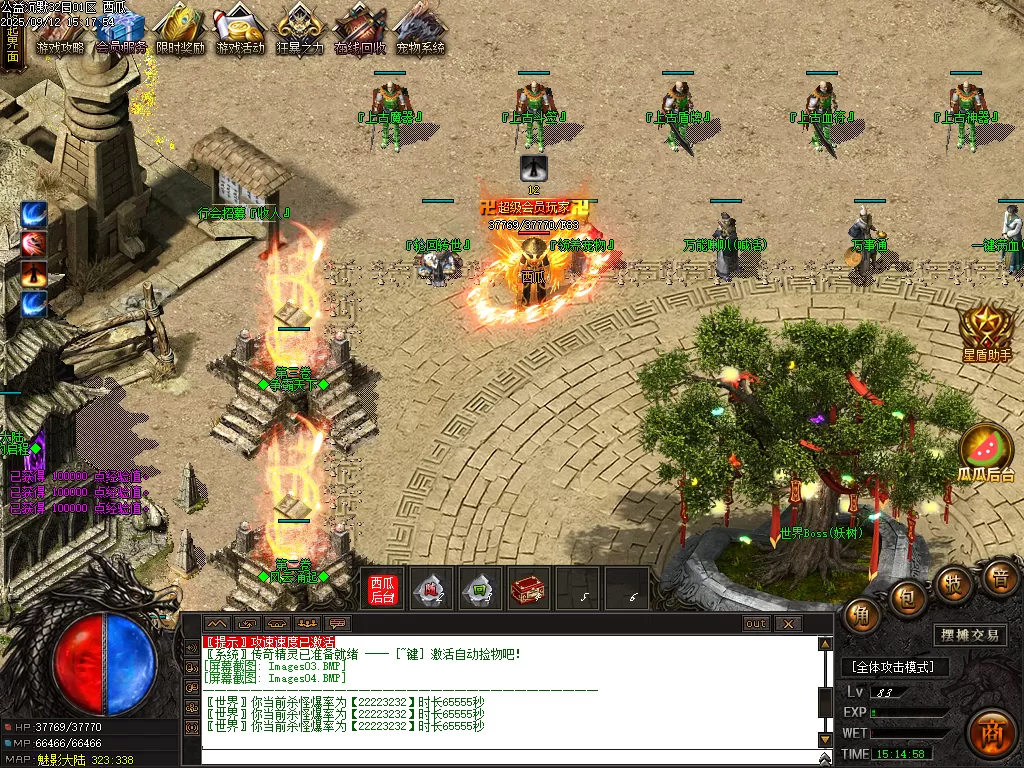
Task: Open the 游戏攻略 game guide icon
Action: tap(60, 30)
